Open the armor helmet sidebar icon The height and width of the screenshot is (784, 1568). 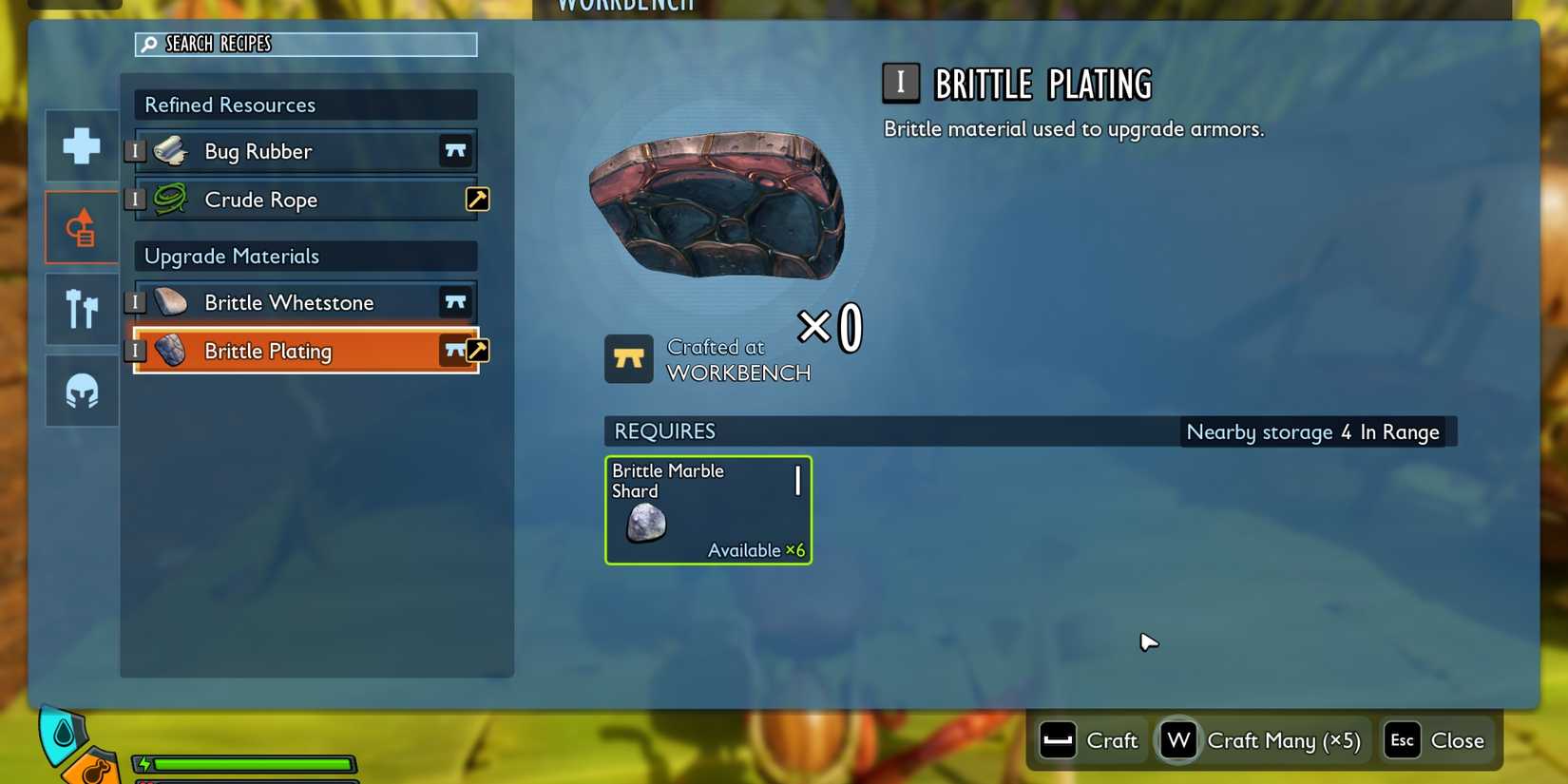pos(81,390)
